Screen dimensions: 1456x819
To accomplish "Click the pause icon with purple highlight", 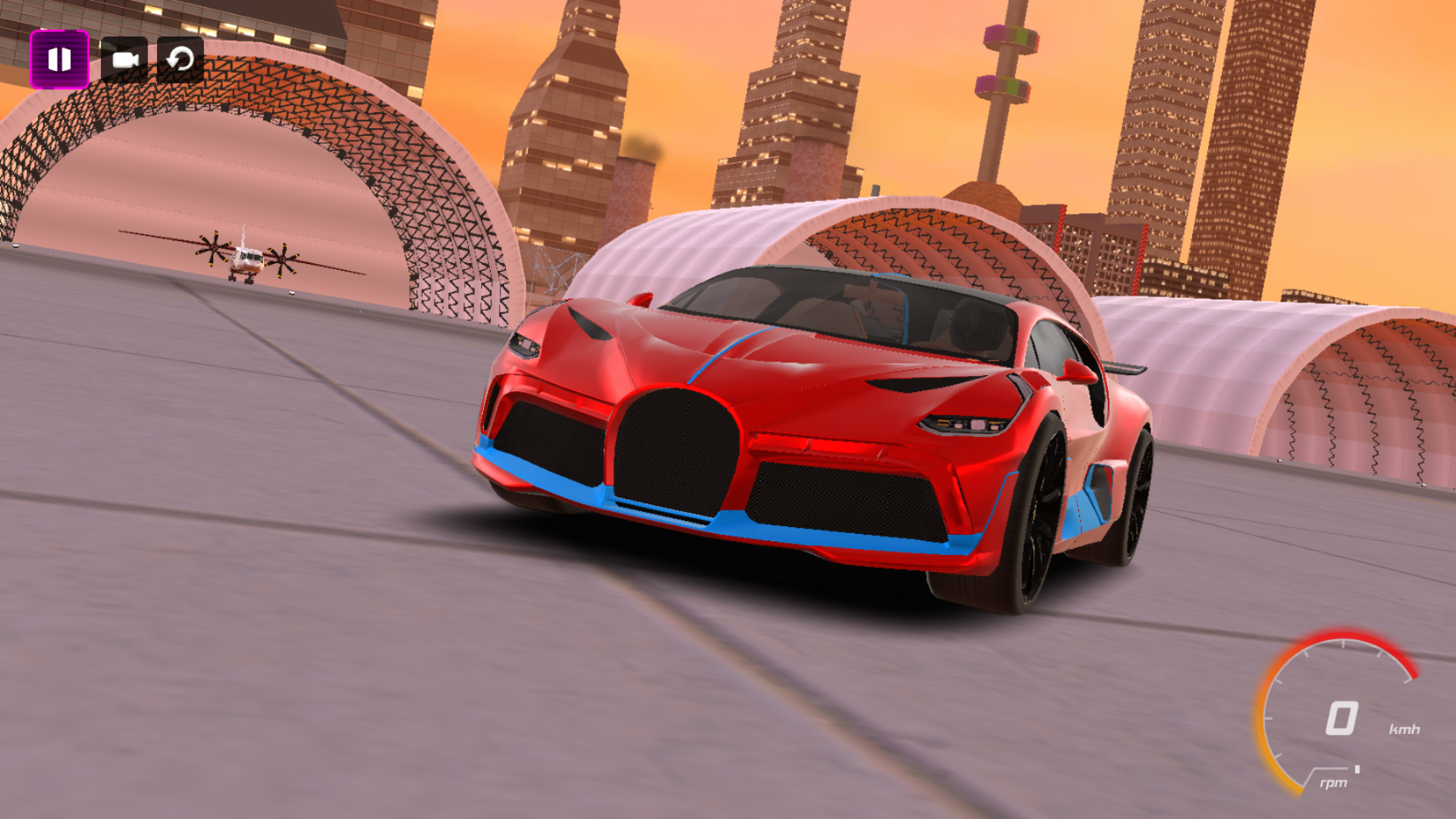I will (59, 59).
